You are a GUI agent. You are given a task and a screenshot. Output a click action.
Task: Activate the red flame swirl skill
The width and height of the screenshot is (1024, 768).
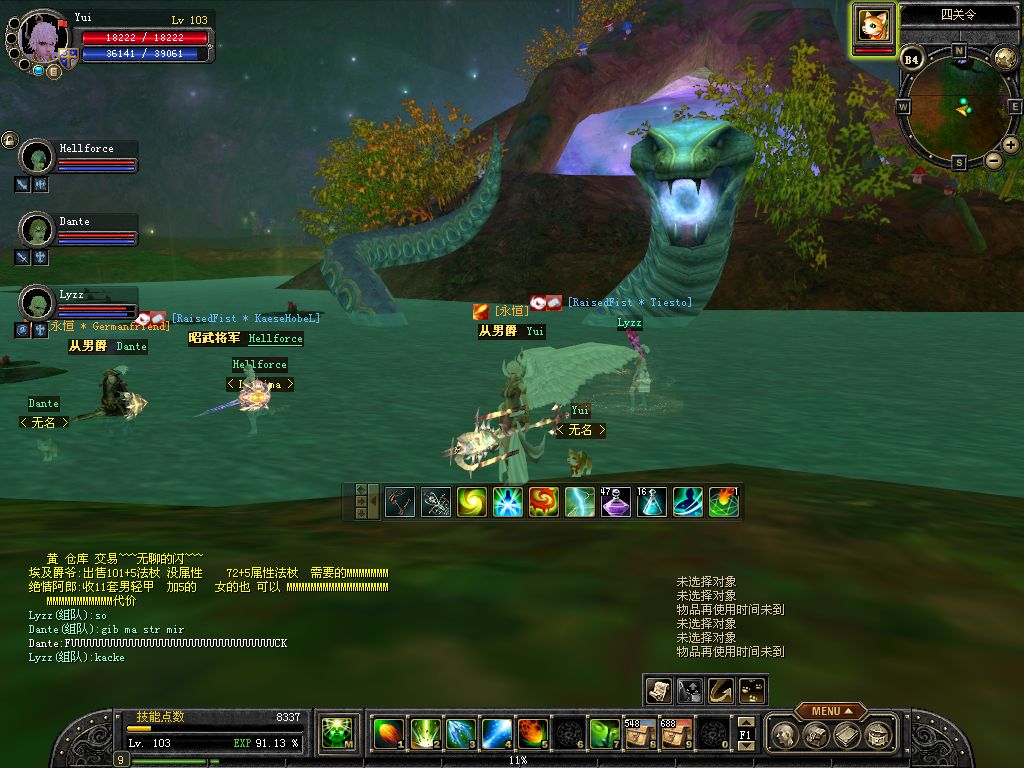point(543,501)
